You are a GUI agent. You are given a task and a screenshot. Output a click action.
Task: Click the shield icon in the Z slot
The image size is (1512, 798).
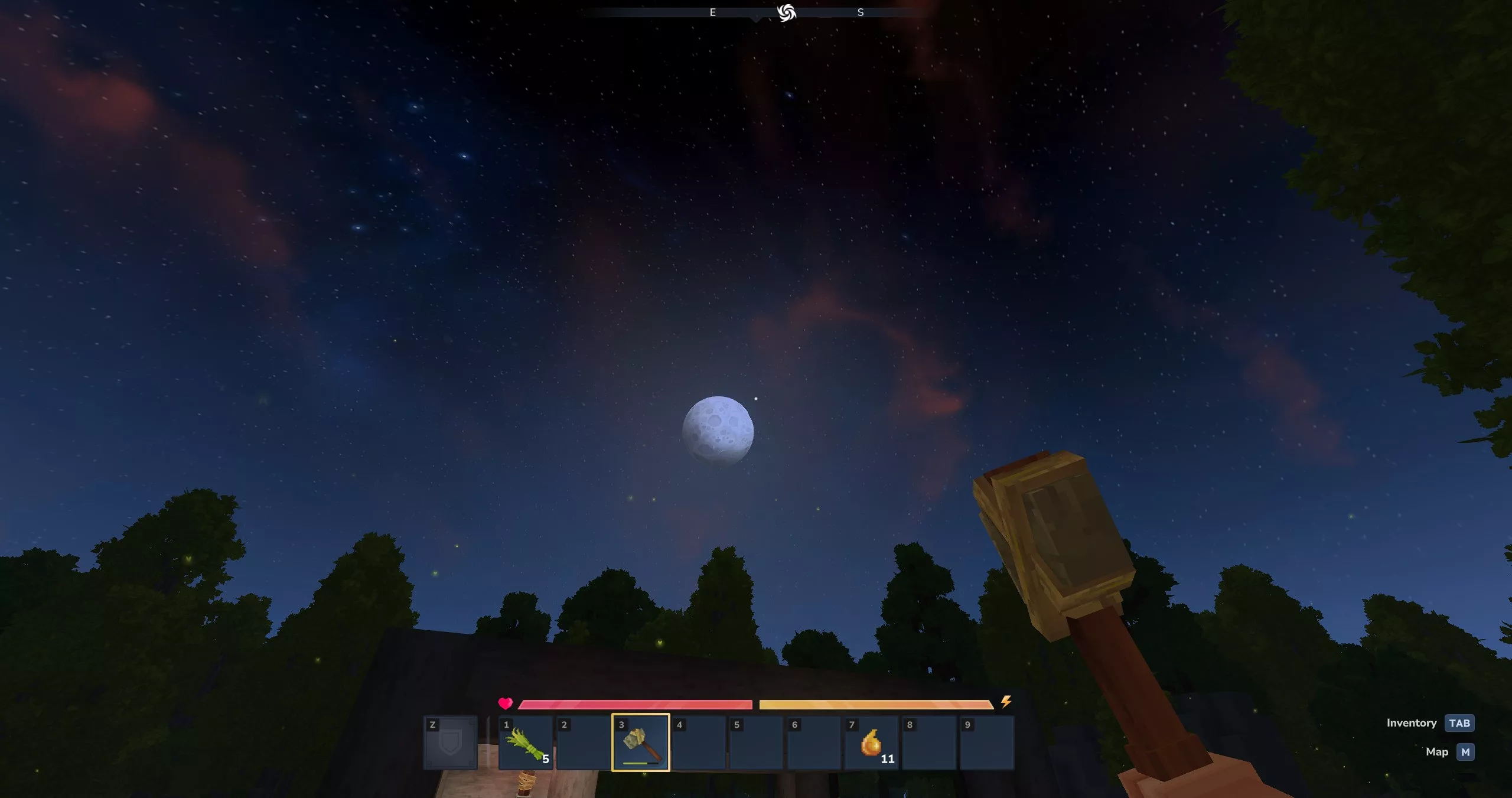pos(450,743)
